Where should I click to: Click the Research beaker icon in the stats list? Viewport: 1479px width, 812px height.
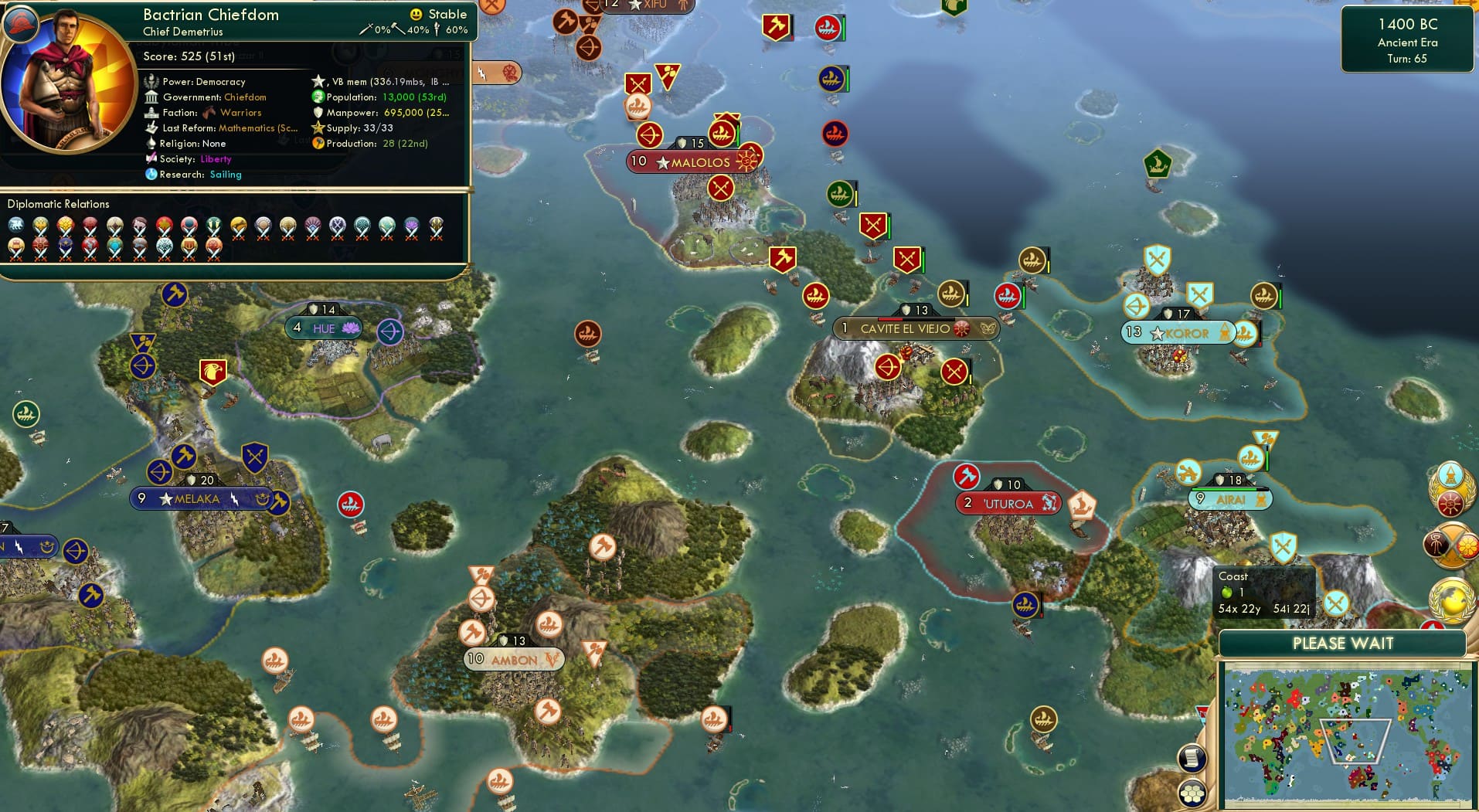tap(151, 175)
